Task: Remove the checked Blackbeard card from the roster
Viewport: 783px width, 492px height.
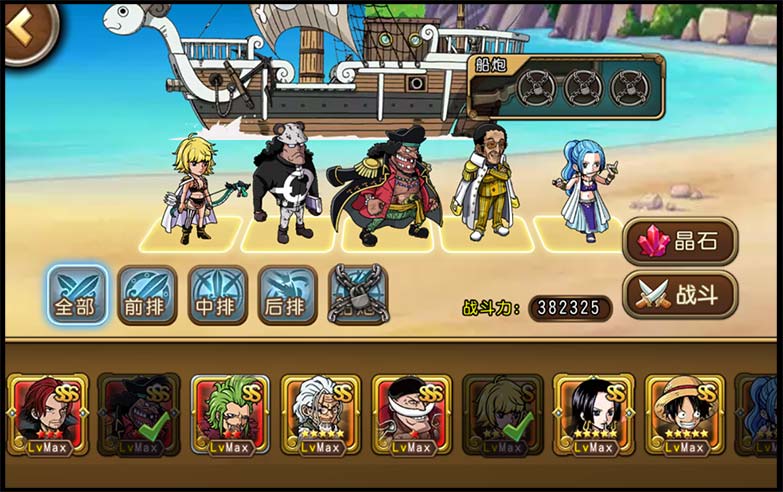Action: point(139,414)
